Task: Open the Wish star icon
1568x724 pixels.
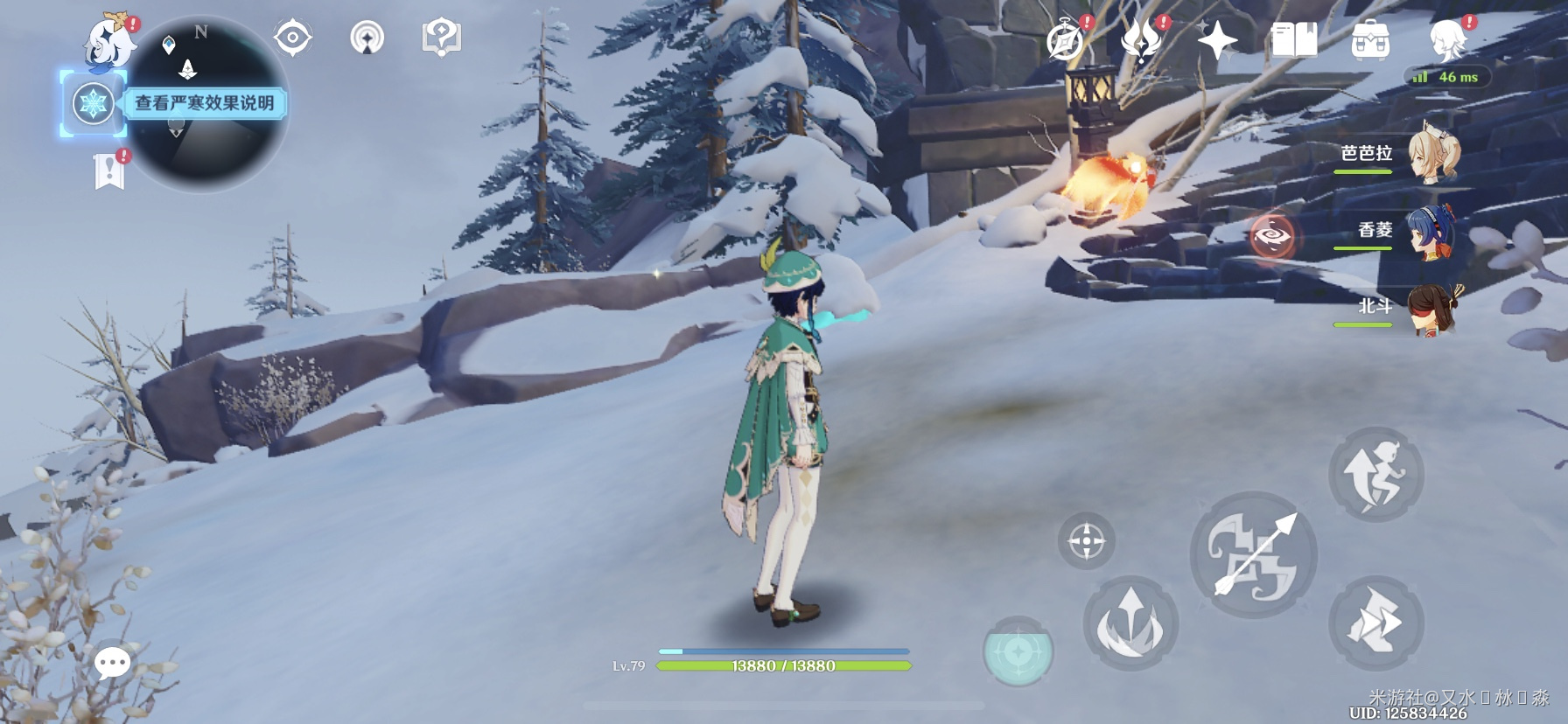Action: click(x=1217, y=40)
